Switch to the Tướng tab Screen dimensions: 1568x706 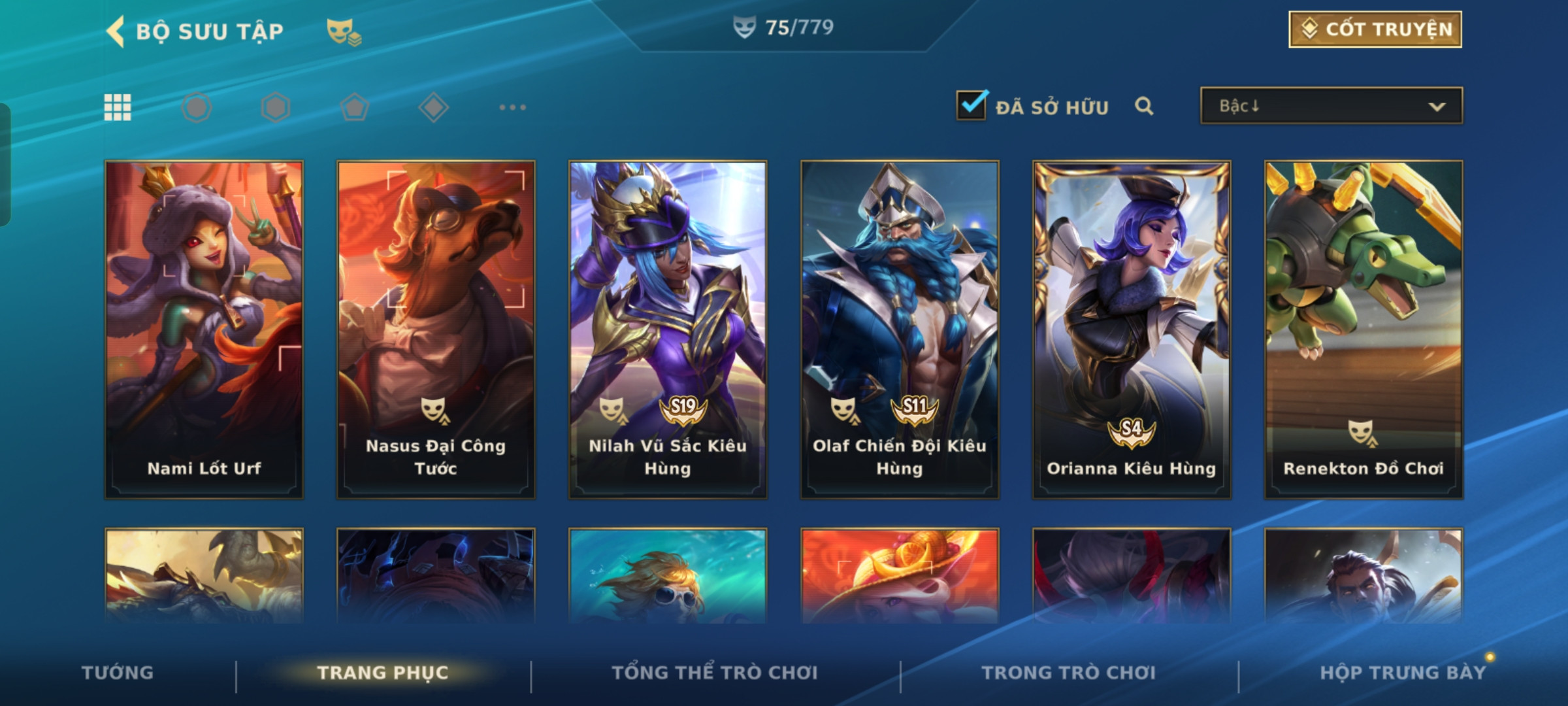tap(118, 673)
